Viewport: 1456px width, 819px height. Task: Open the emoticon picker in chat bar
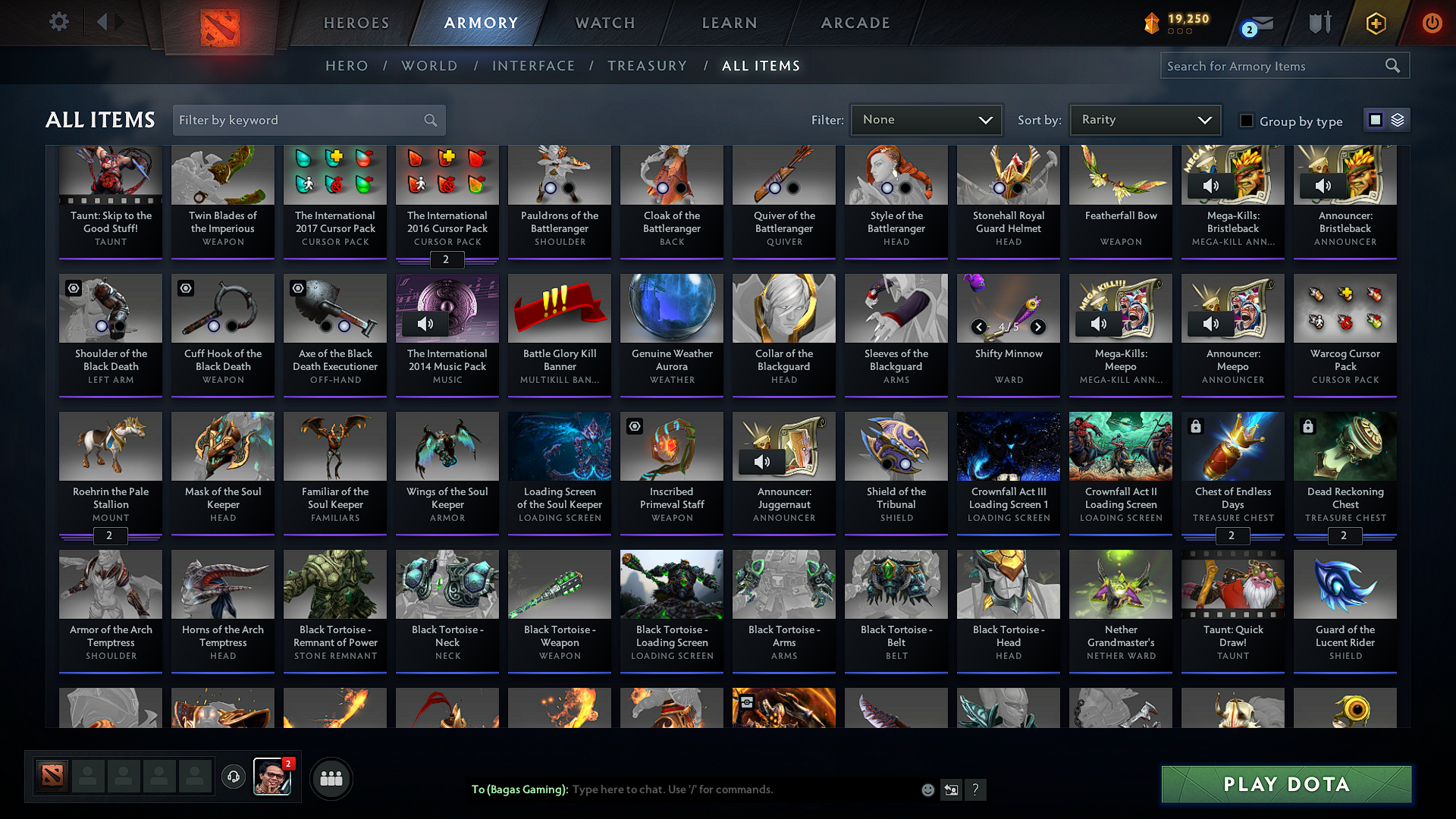coord(927,789)
